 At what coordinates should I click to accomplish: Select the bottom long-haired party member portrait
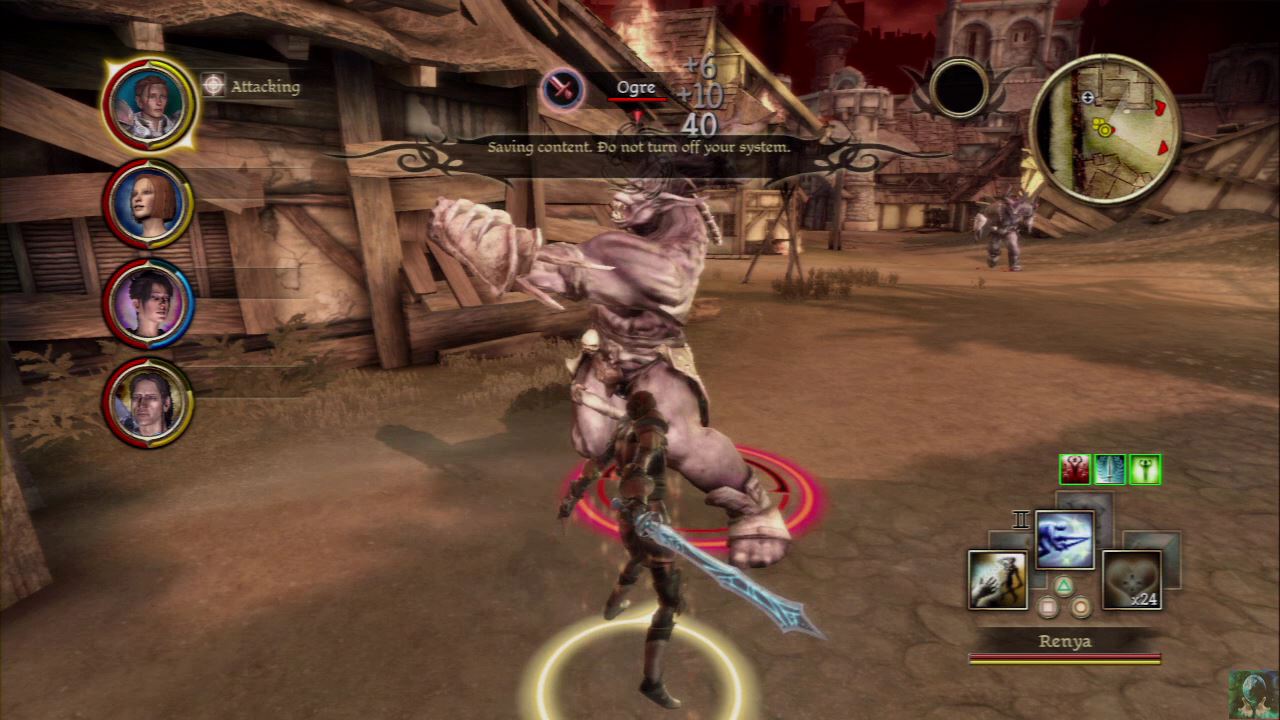point(148,403)
